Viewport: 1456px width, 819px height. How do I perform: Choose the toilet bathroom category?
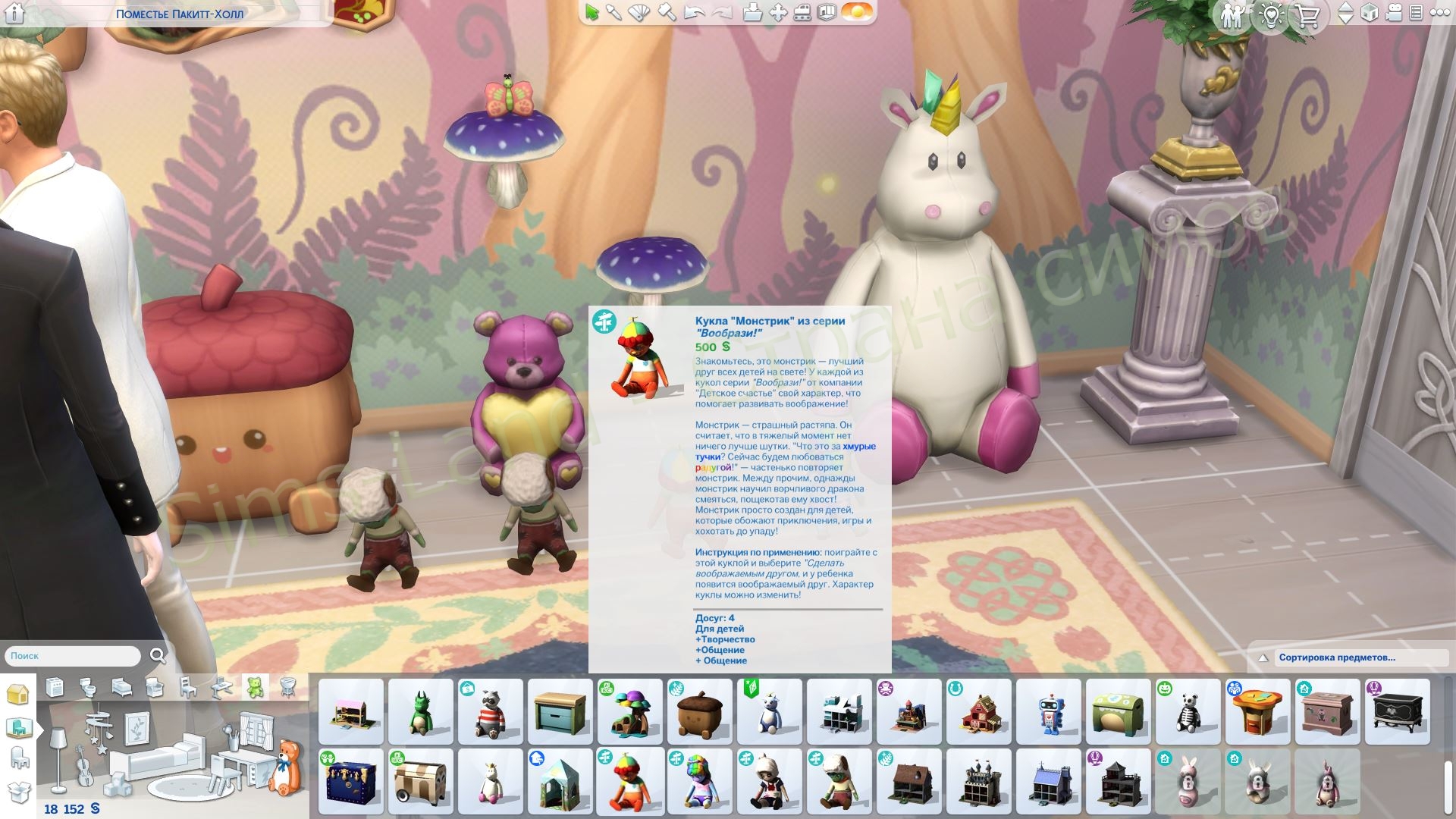tap(88, 688)
